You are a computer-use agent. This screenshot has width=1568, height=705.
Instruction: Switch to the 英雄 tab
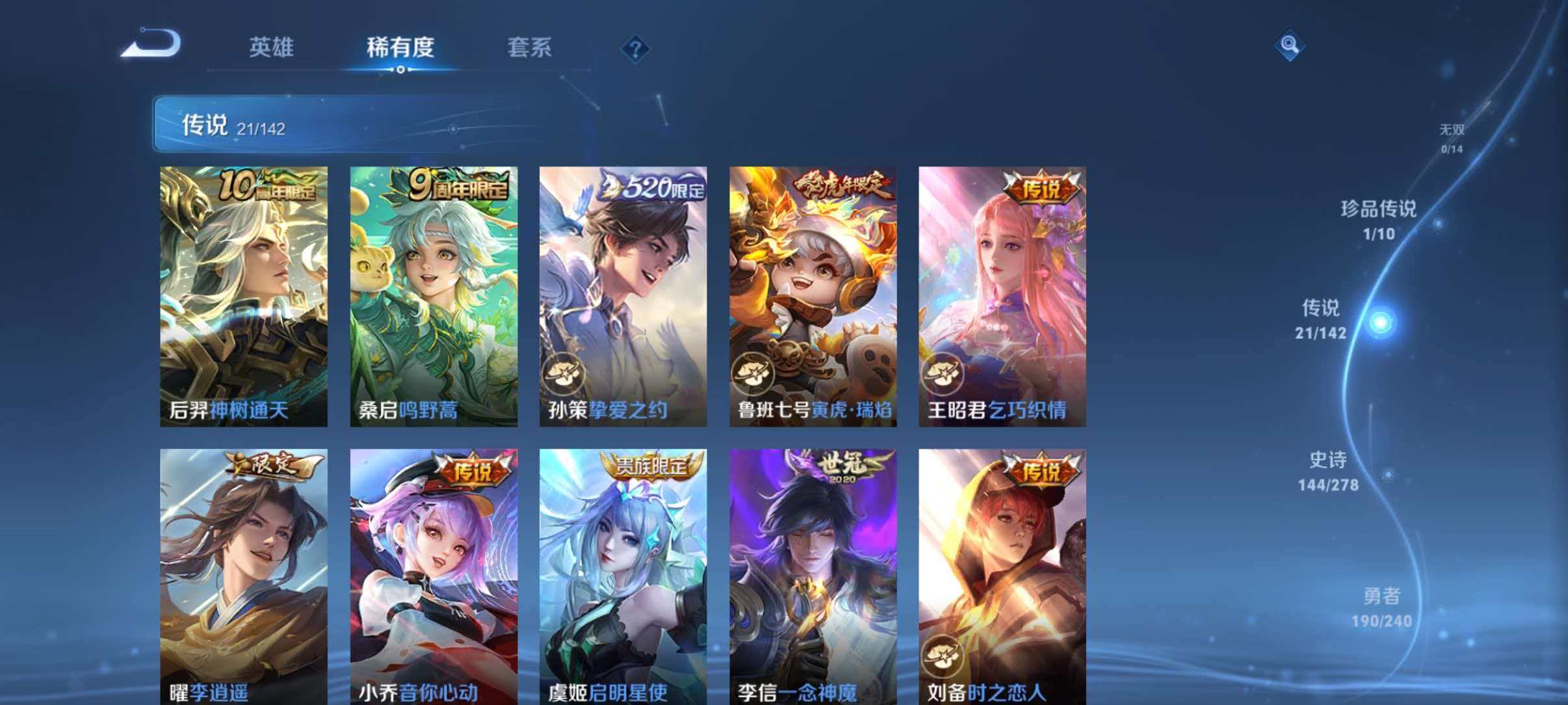[x=272, y=47]
